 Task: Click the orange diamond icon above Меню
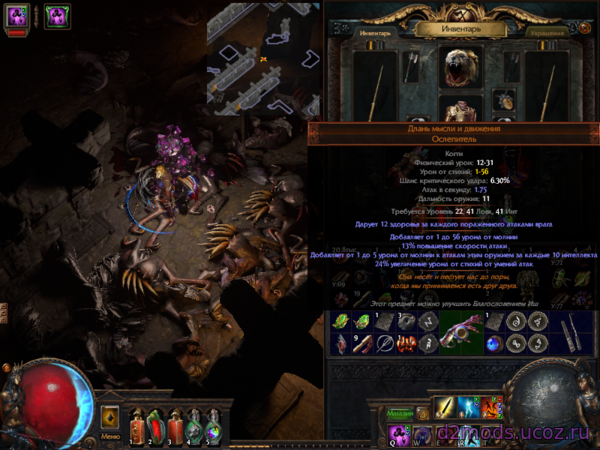click(x=111, y=415)
